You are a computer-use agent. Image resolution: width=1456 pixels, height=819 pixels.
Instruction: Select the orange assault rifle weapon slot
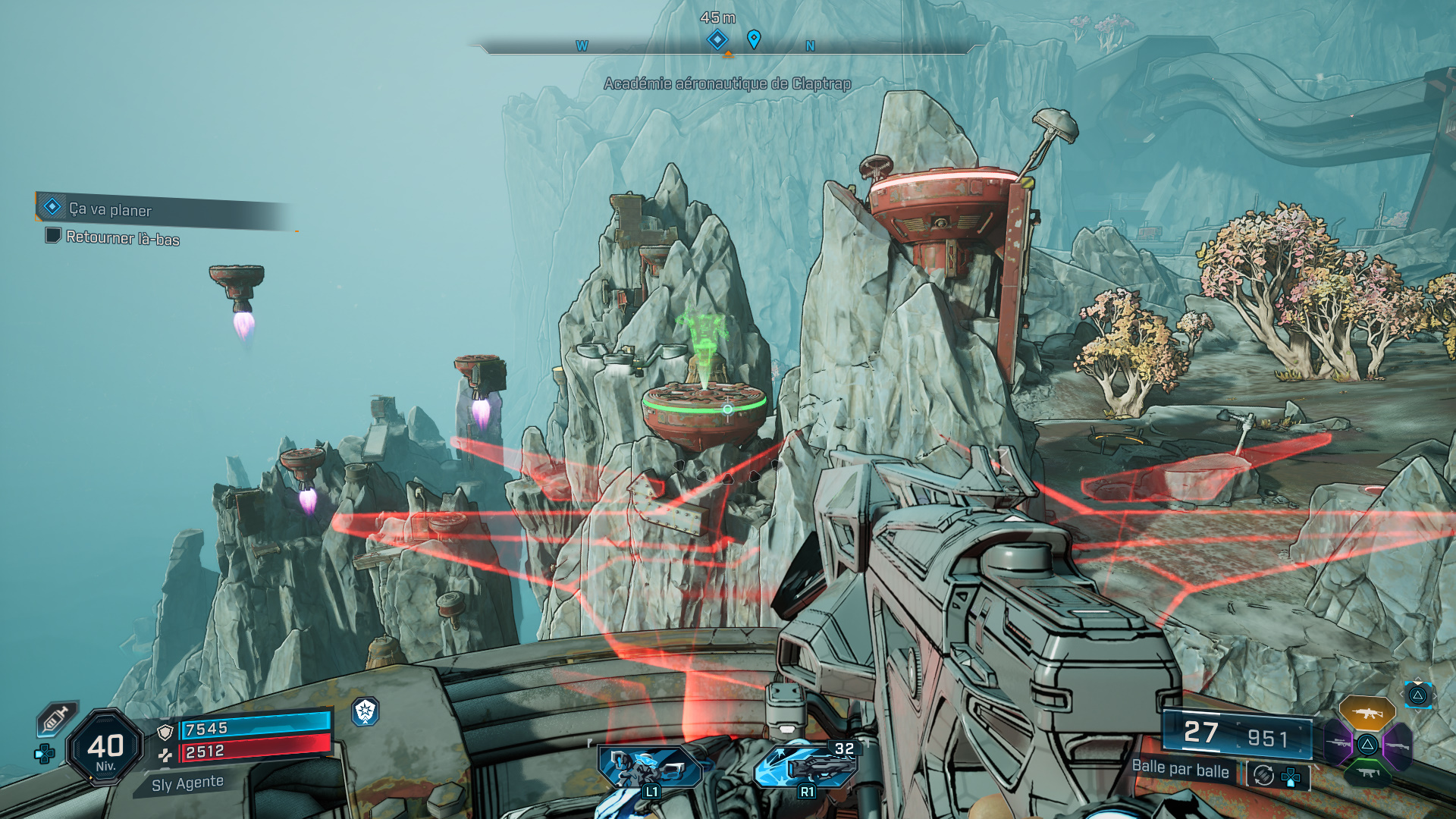1367,713
